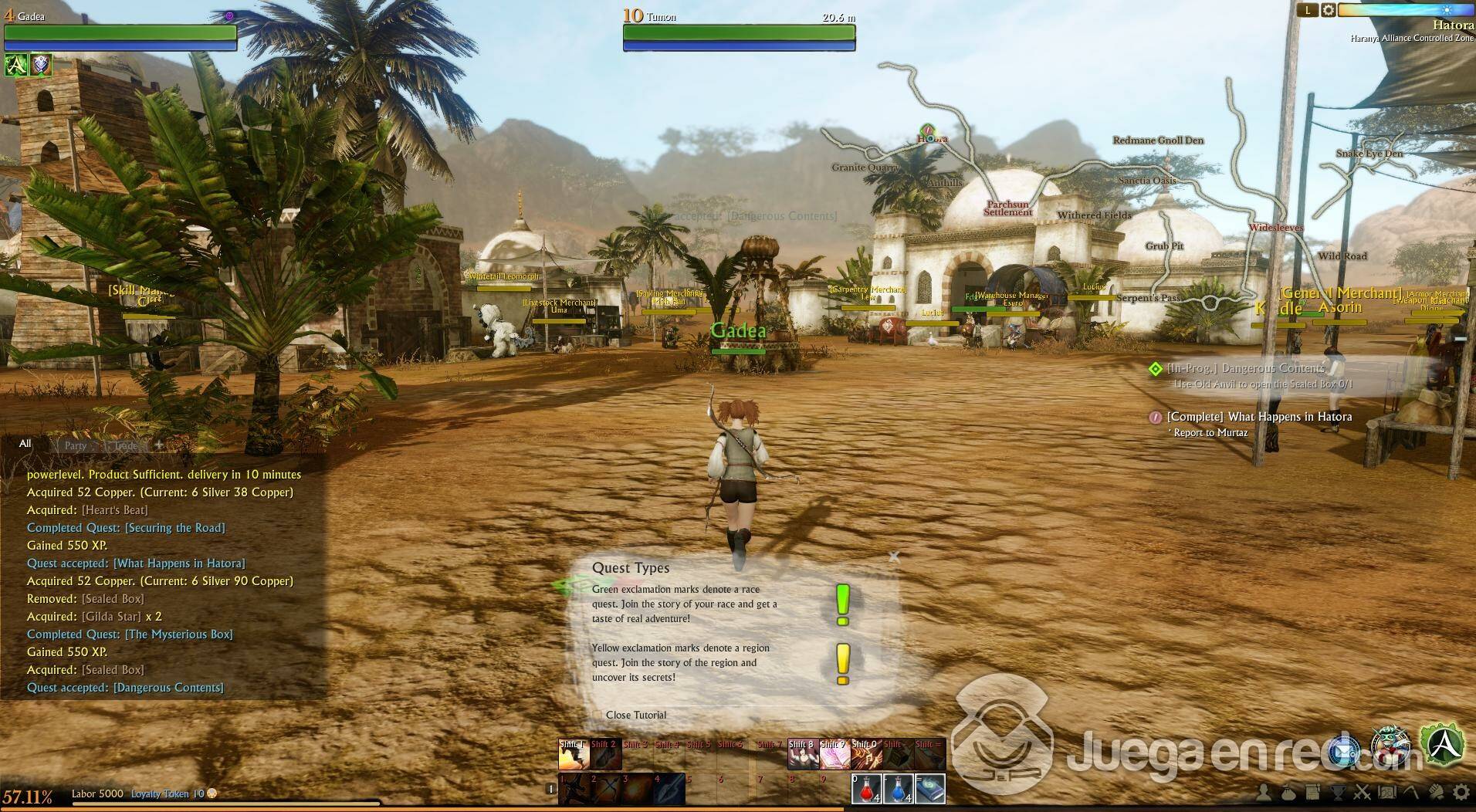
Task: Tick the Close Tutorial checkbox
Action: (x=598, y=715)
